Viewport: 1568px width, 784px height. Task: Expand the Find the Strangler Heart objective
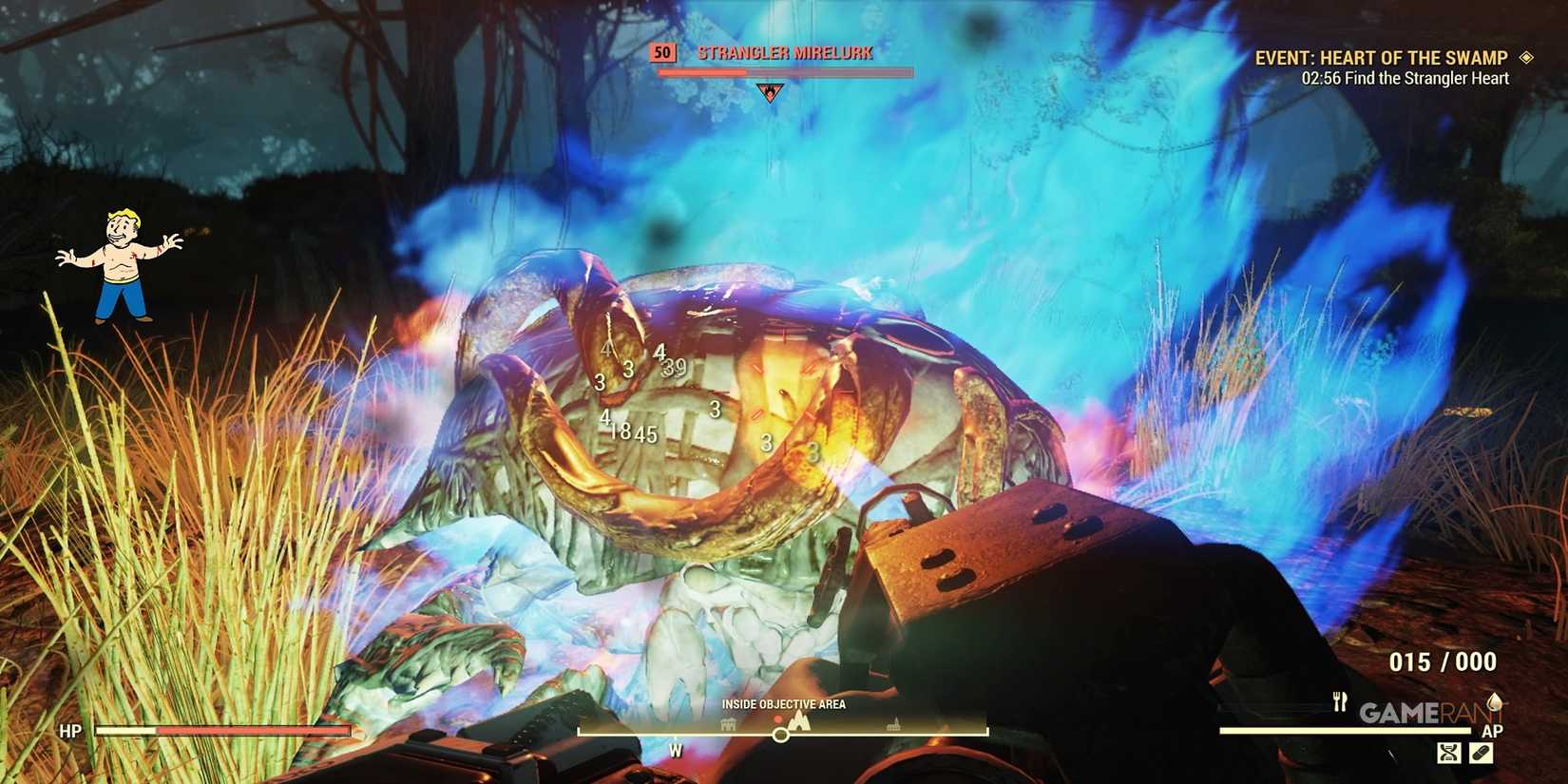pyautogui.click(x=1404, y=78)
